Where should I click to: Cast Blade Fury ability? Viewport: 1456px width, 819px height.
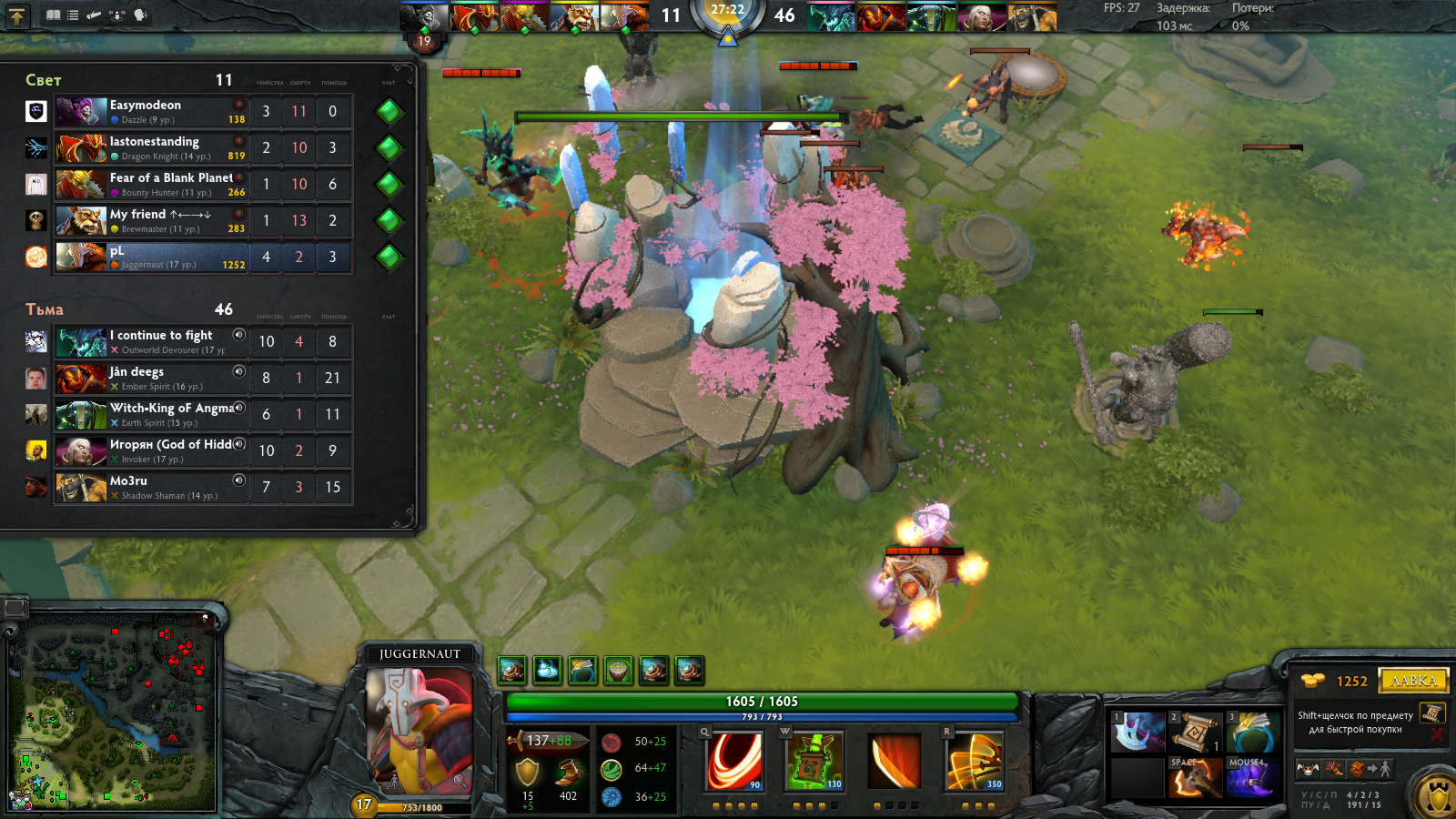733,761
